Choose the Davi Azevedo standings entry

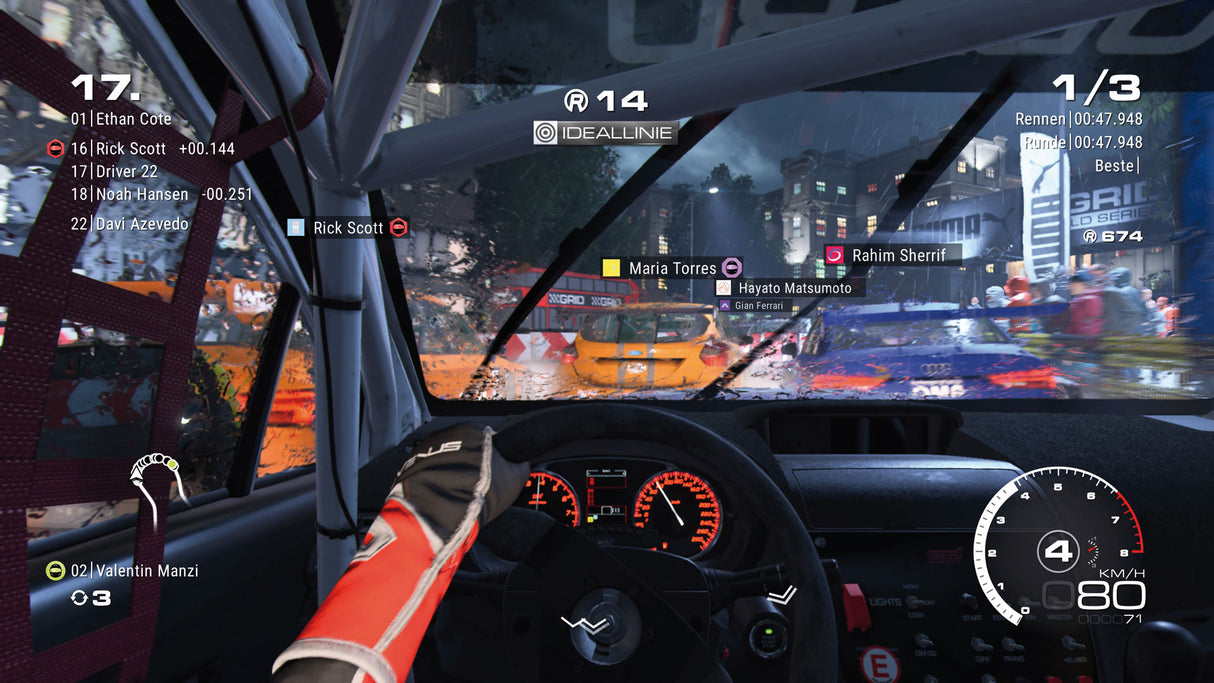[130, 224]
